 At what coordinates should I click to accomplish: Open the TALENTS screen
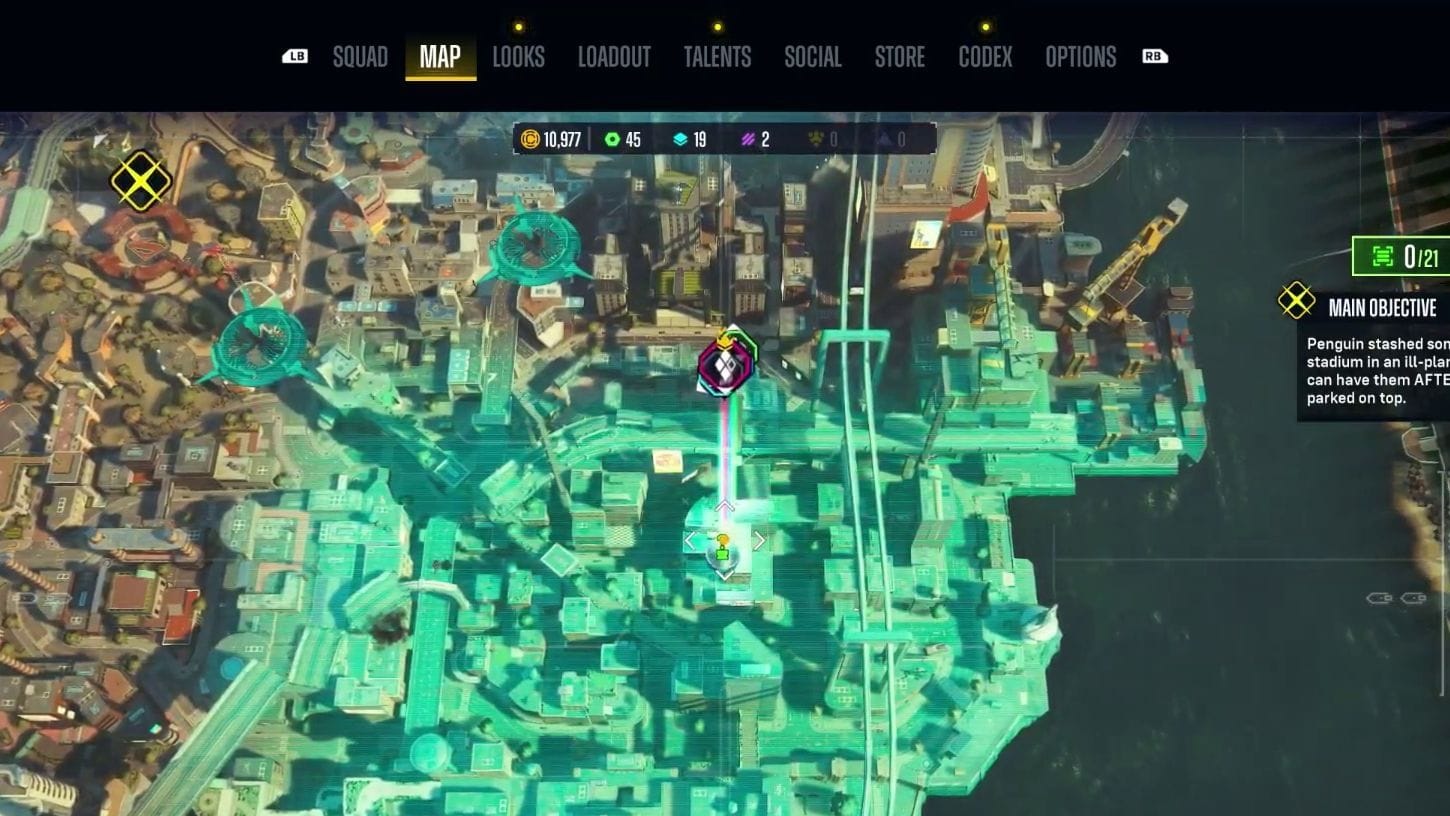pos(717,57)
